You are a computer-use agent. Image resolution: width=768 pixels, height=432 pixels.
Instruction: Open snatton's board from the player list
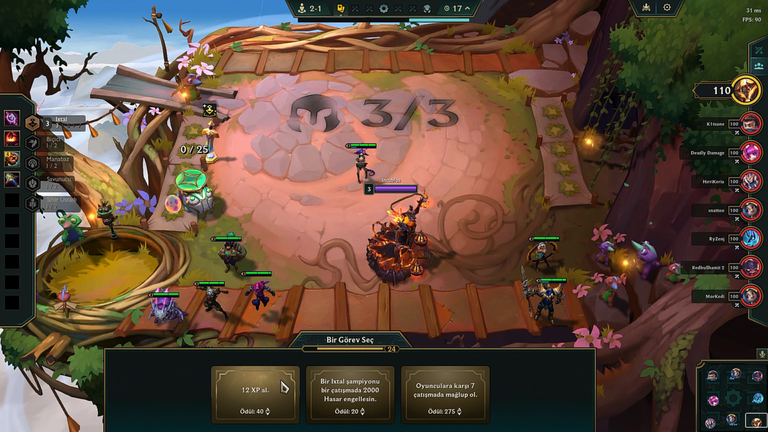coord(751,211)
